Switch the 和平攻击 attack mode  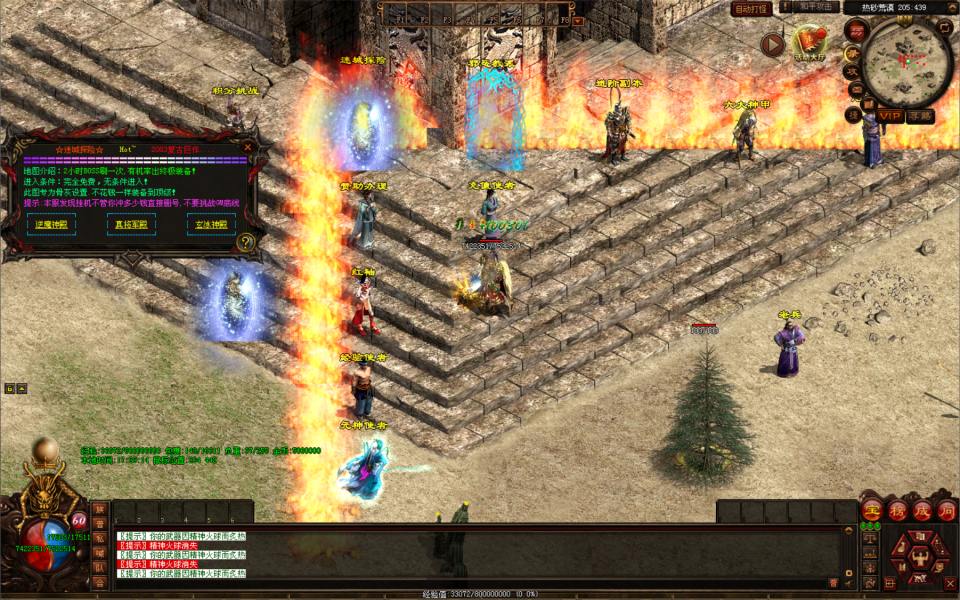817,7
